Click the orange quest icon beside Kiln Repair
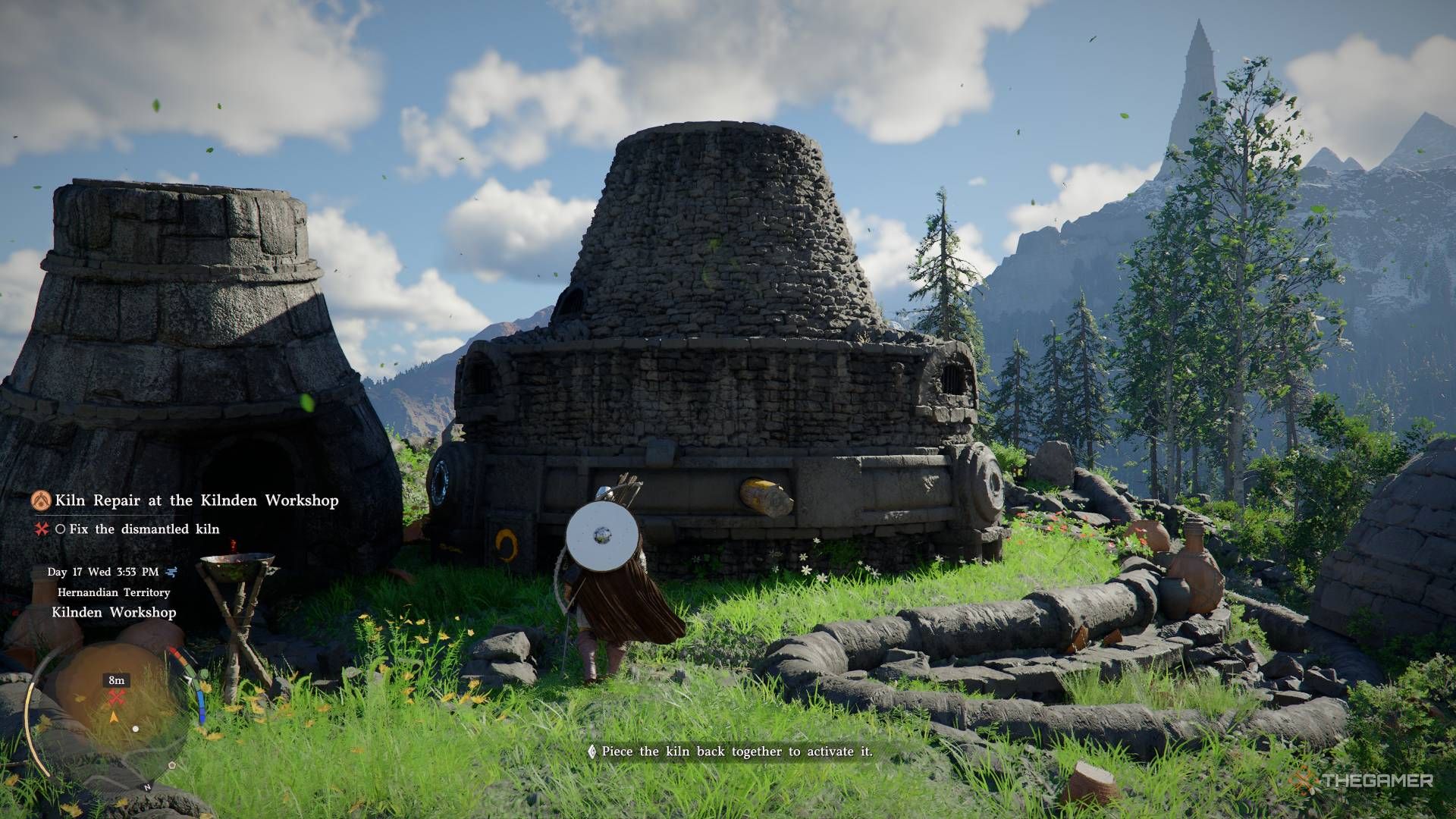1456x819 pixels. (x=41, y=500)
